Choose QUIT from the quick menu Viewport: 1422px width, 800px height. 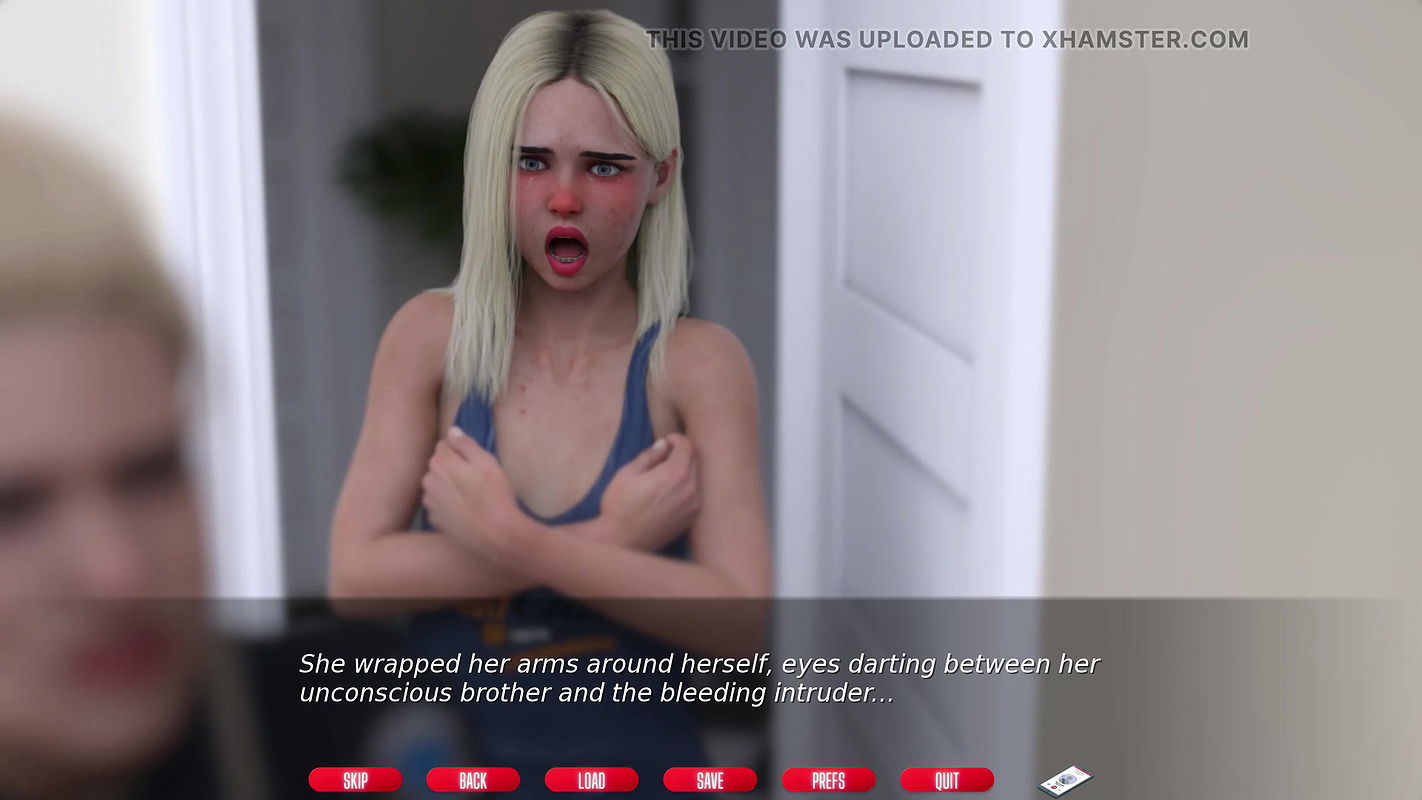tap(946, 780)
